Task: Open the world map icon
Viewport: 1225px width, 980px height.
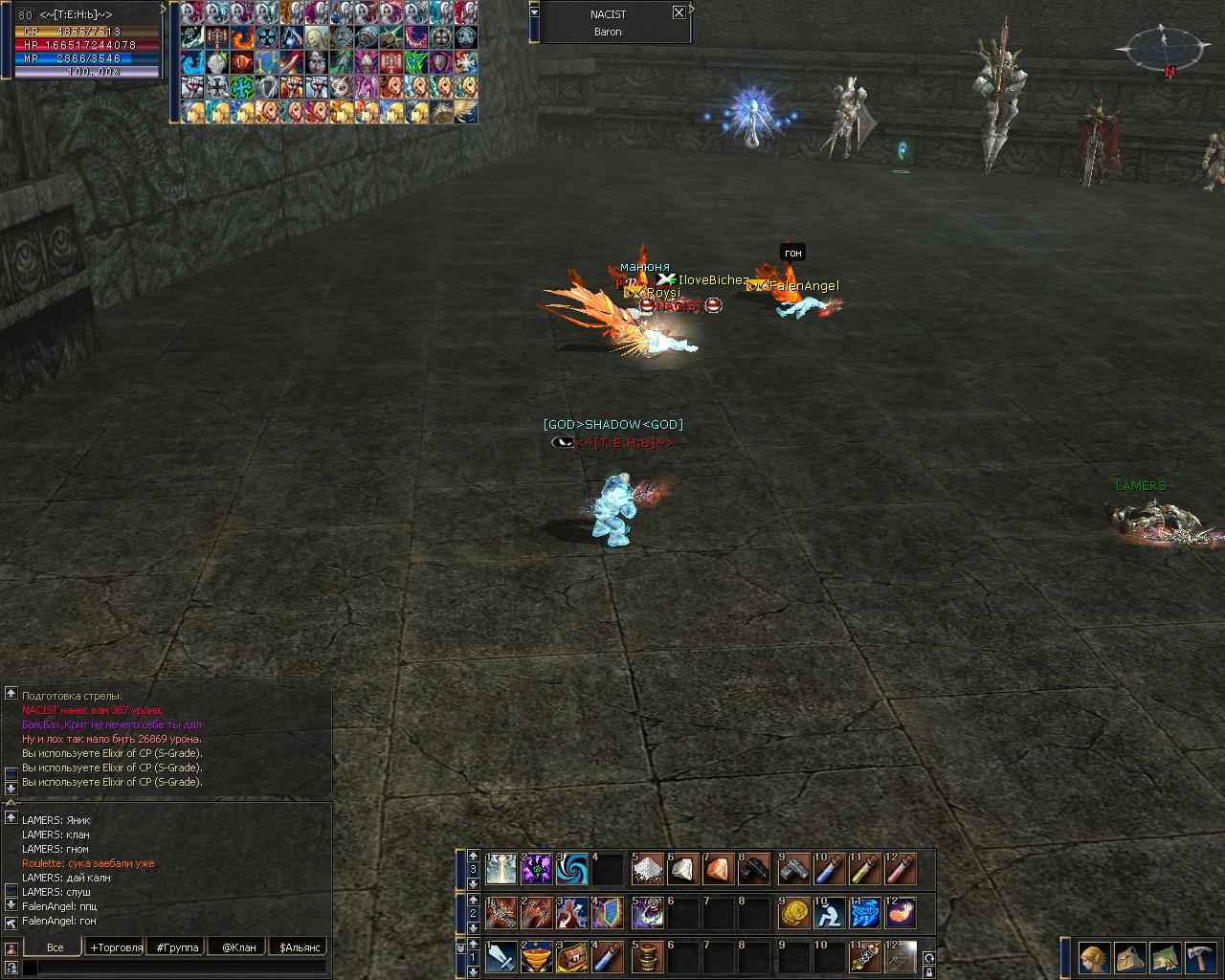Action: pyautogui.click(x=1165, y=957)
